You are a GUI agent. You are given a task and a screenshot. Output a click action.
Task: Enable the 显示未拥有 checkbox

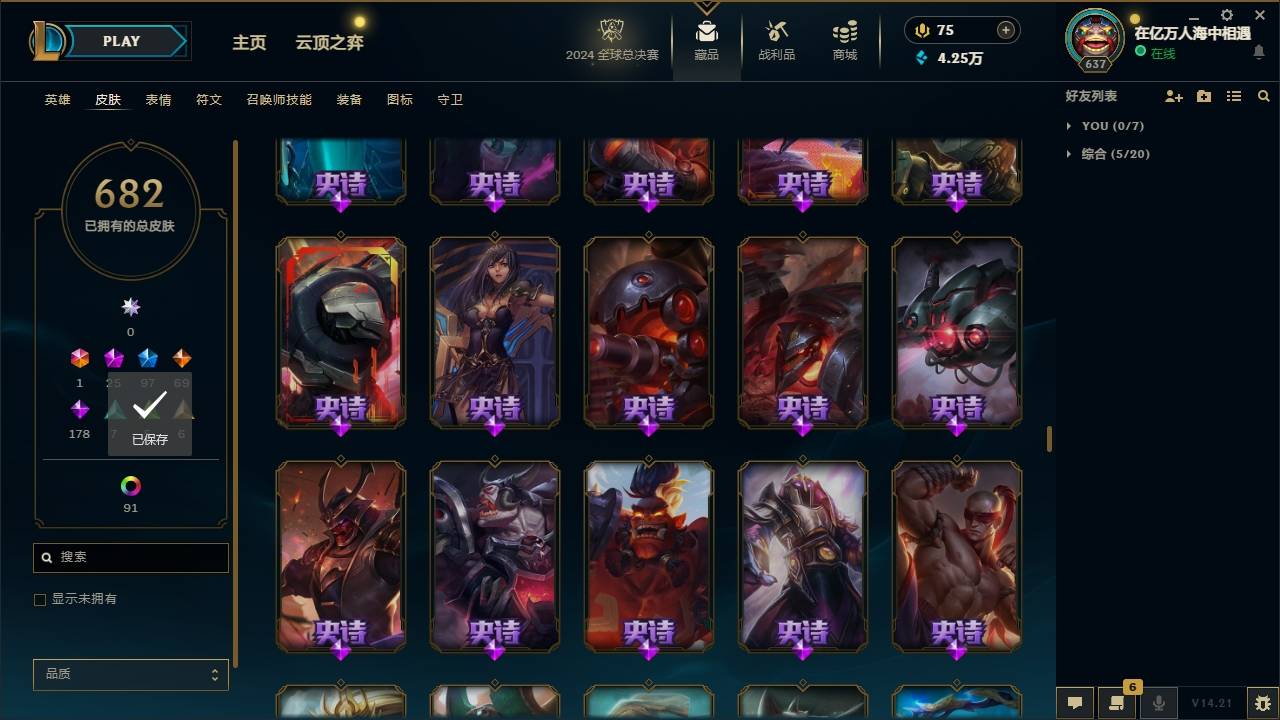click(40, 599)
